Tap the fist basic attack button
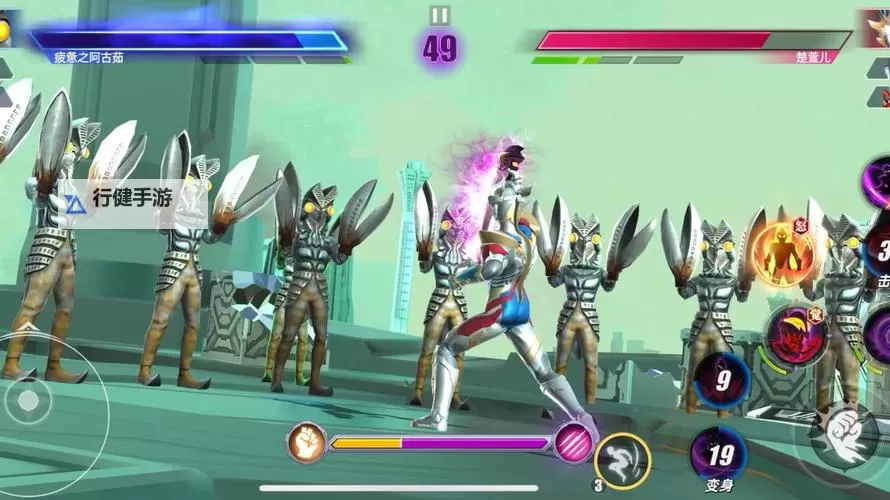Image resolution: width=890 pixels, height=500 pixels. pos(845,435)
